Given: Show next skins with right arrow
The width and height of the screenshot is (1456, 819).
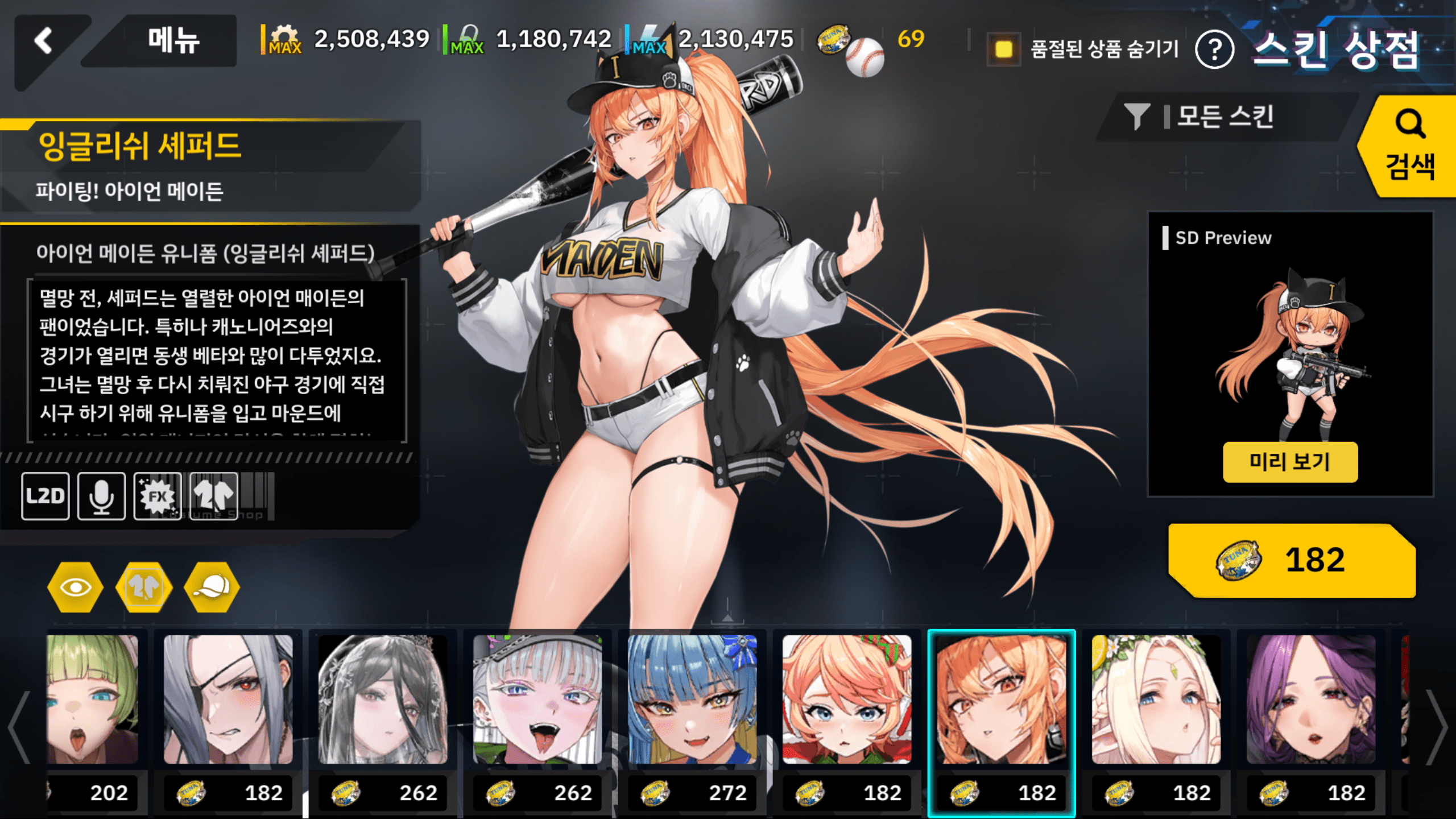Looking at the screenshot, I should pos(1437,727).
